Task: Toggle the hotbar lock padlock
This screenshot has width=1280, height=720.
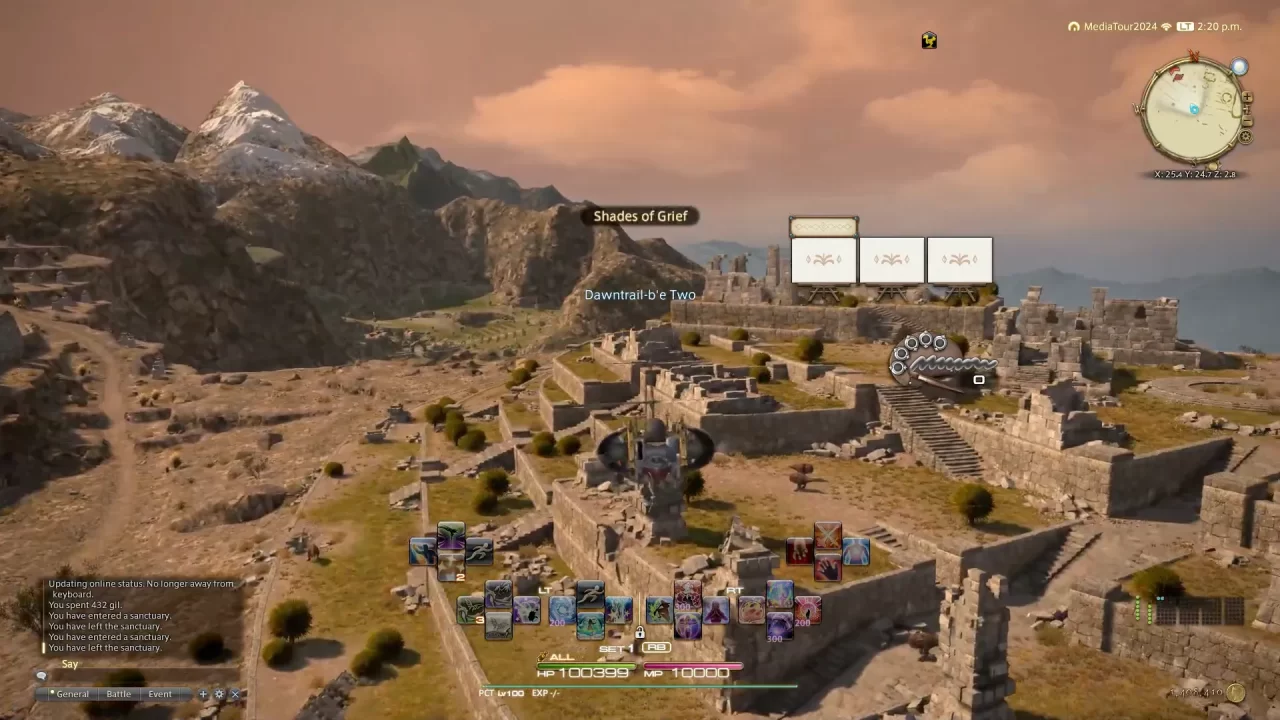Action: (x=640, y=633)
